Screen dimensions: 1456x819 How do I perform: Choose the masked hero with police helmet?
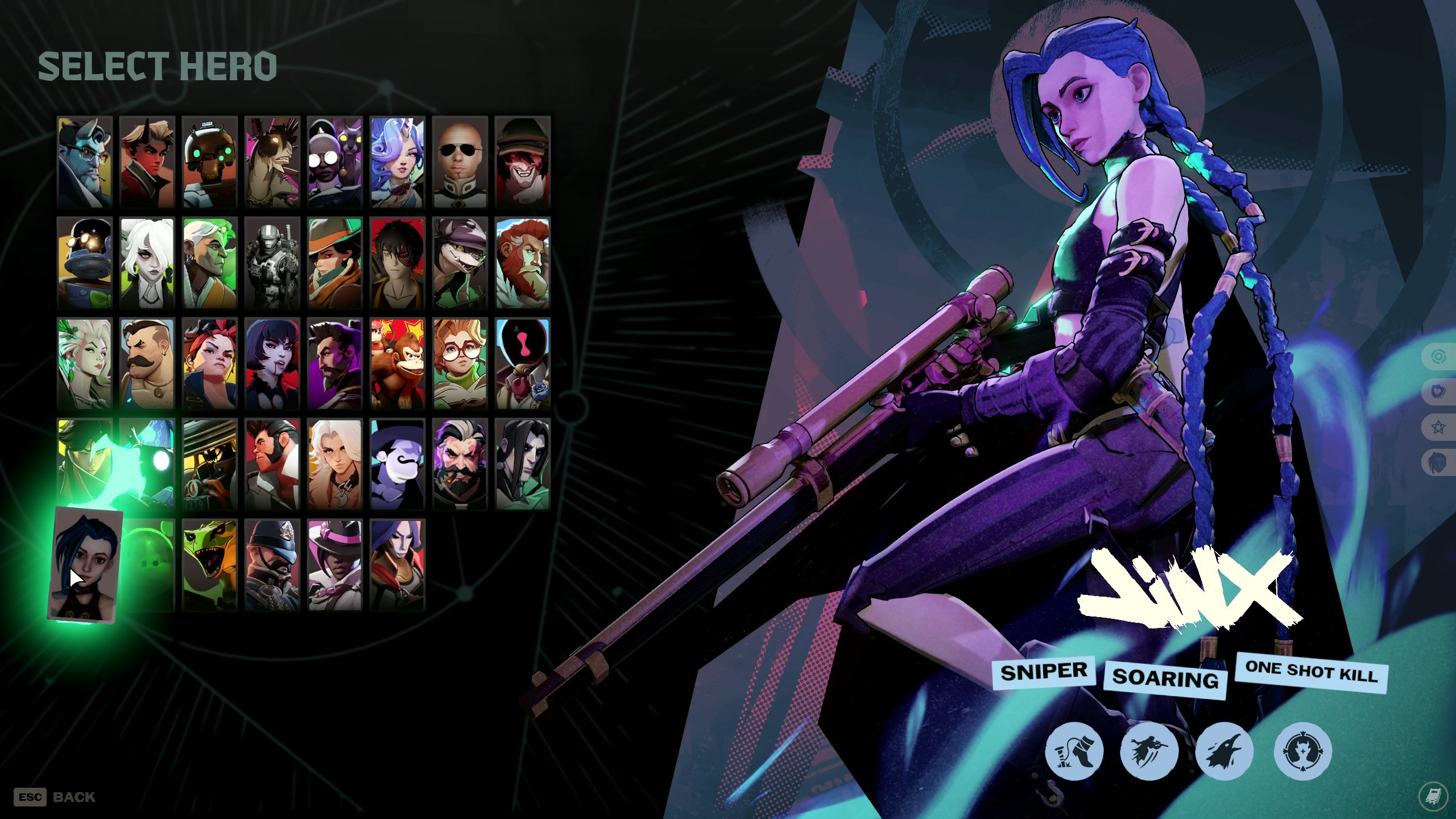click(272, 565)
